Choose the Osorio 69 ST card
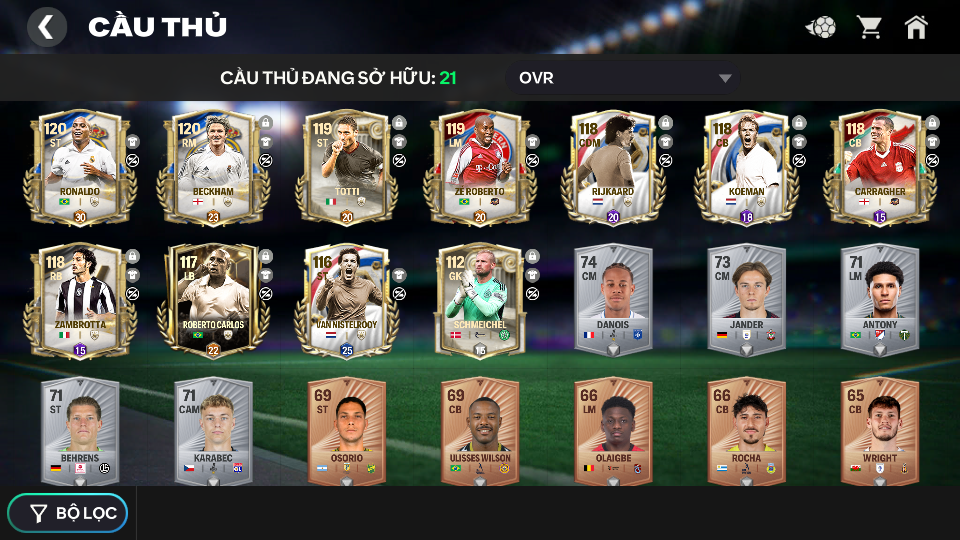960x540 pixels. (x=346, y=431)
